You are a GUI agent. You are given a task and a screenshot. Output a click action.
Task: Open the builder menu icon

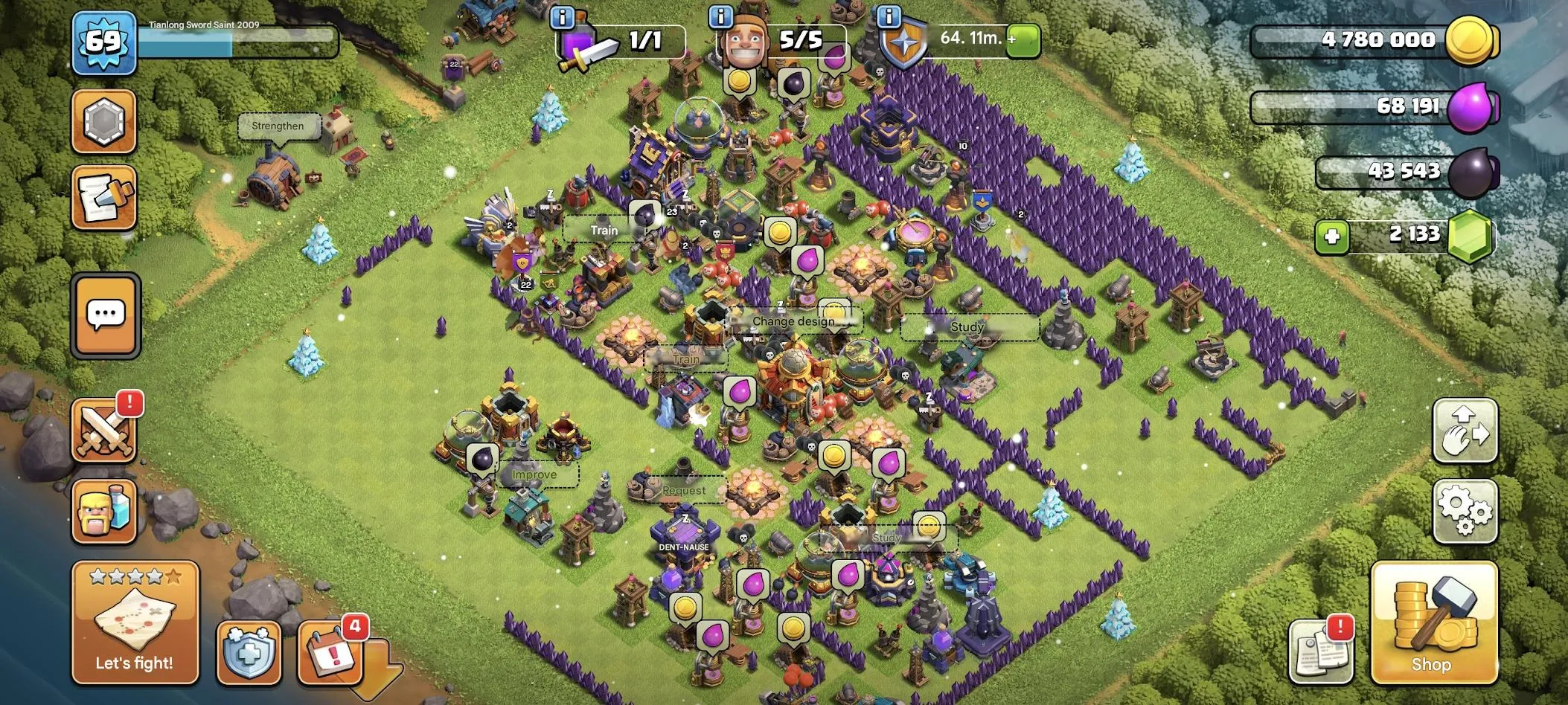pos(104,513)
